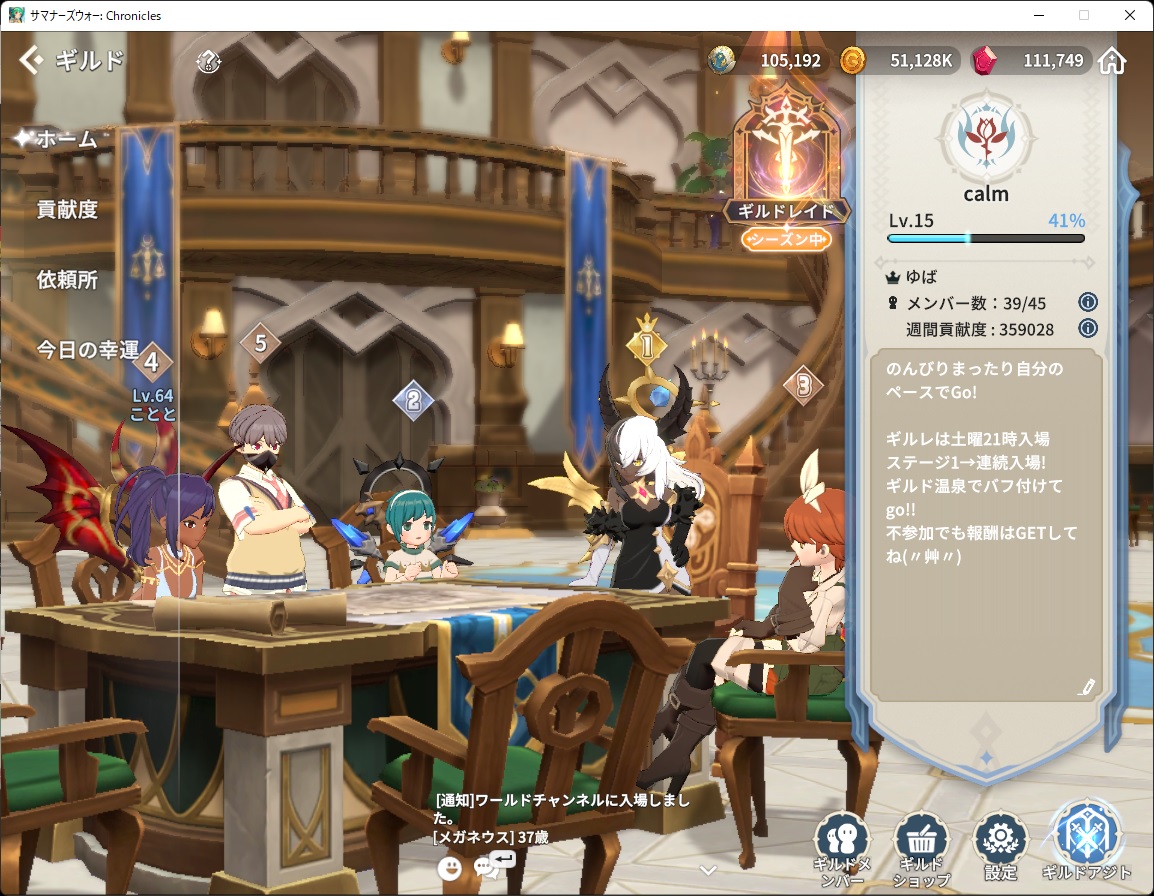The height and width of the screenshot is (896, 1154).
Task: Edit the guild notice with pencil icon
Action: coord(1087,686)
